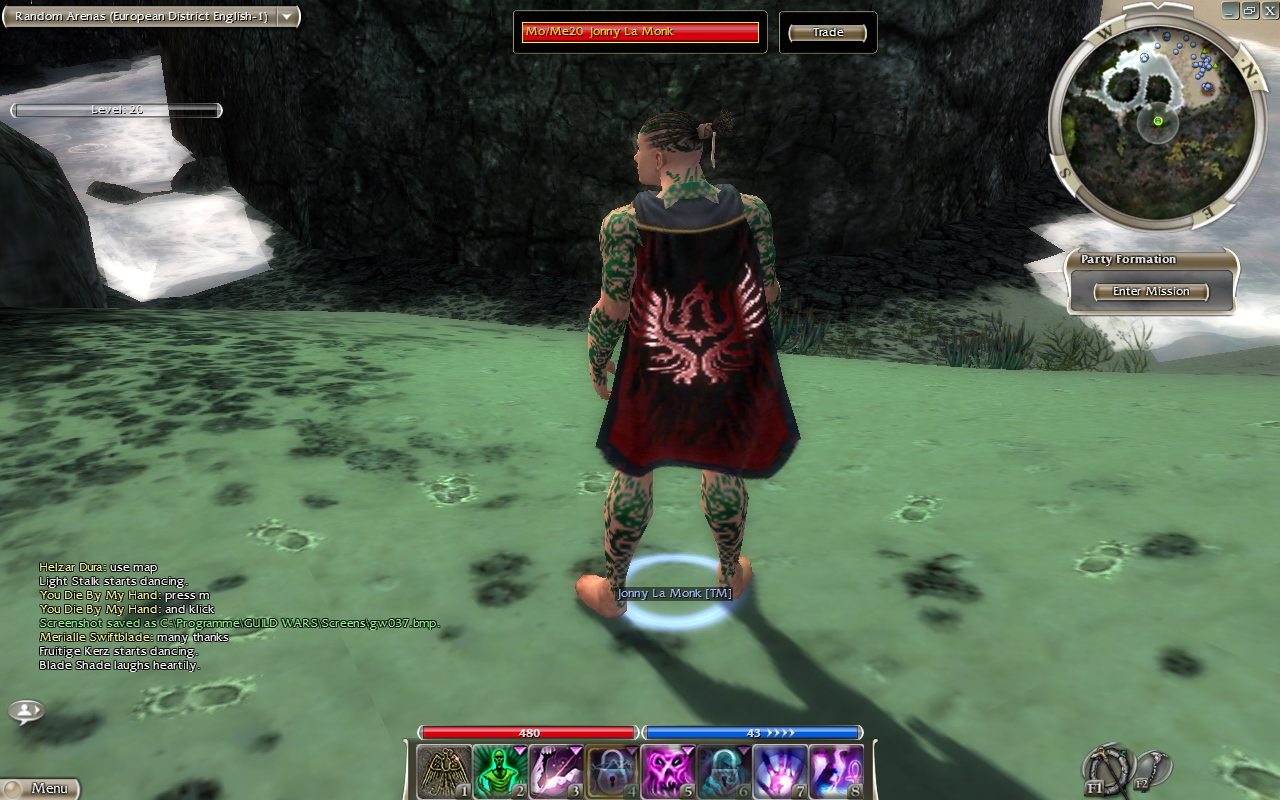Select the Jonny La Monk target bar
This screenshot has height=800, width=1280.
pos(640,32)
